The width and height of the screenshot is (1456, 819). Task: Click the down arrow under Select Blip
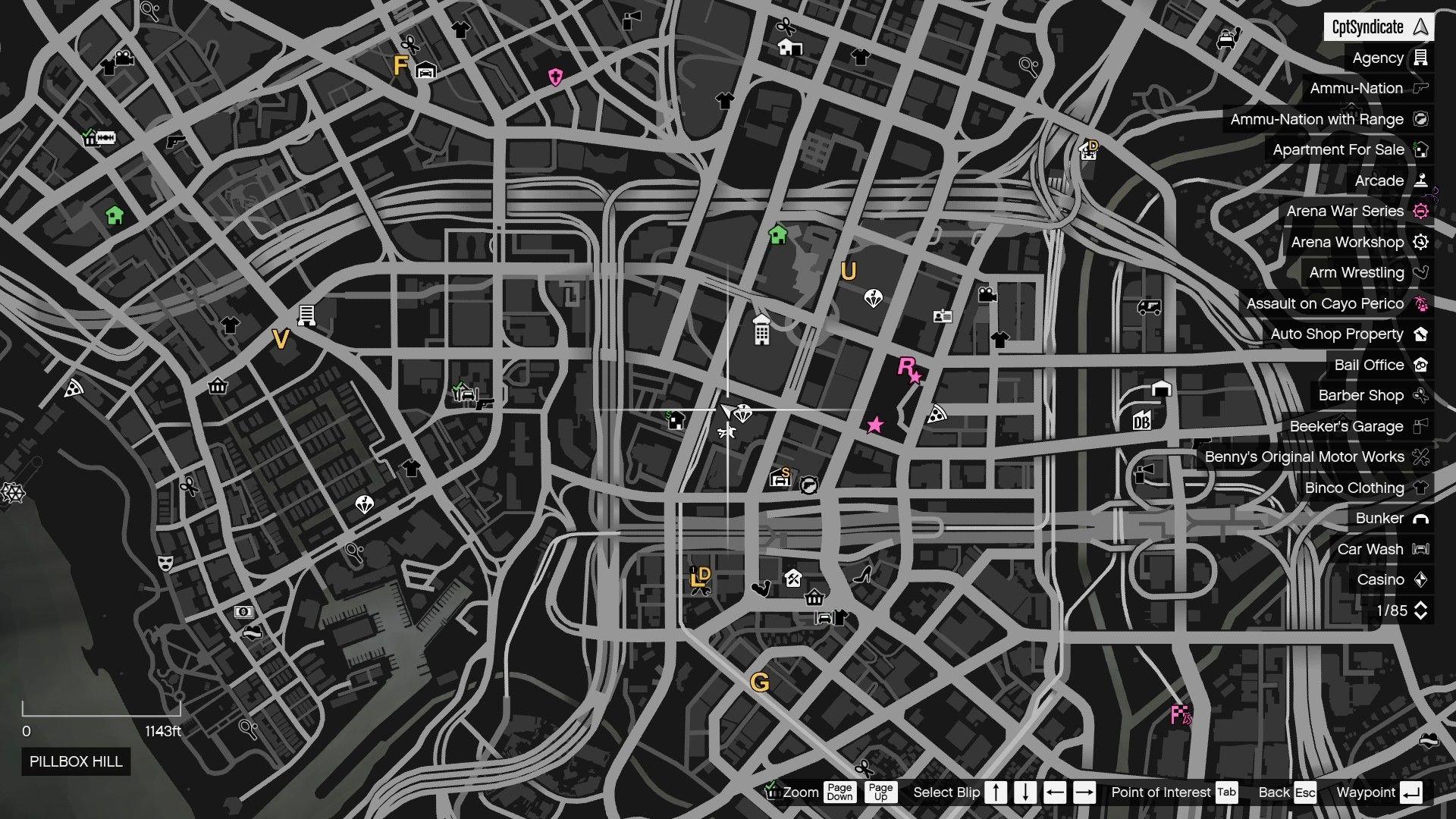click(1025, 792)
